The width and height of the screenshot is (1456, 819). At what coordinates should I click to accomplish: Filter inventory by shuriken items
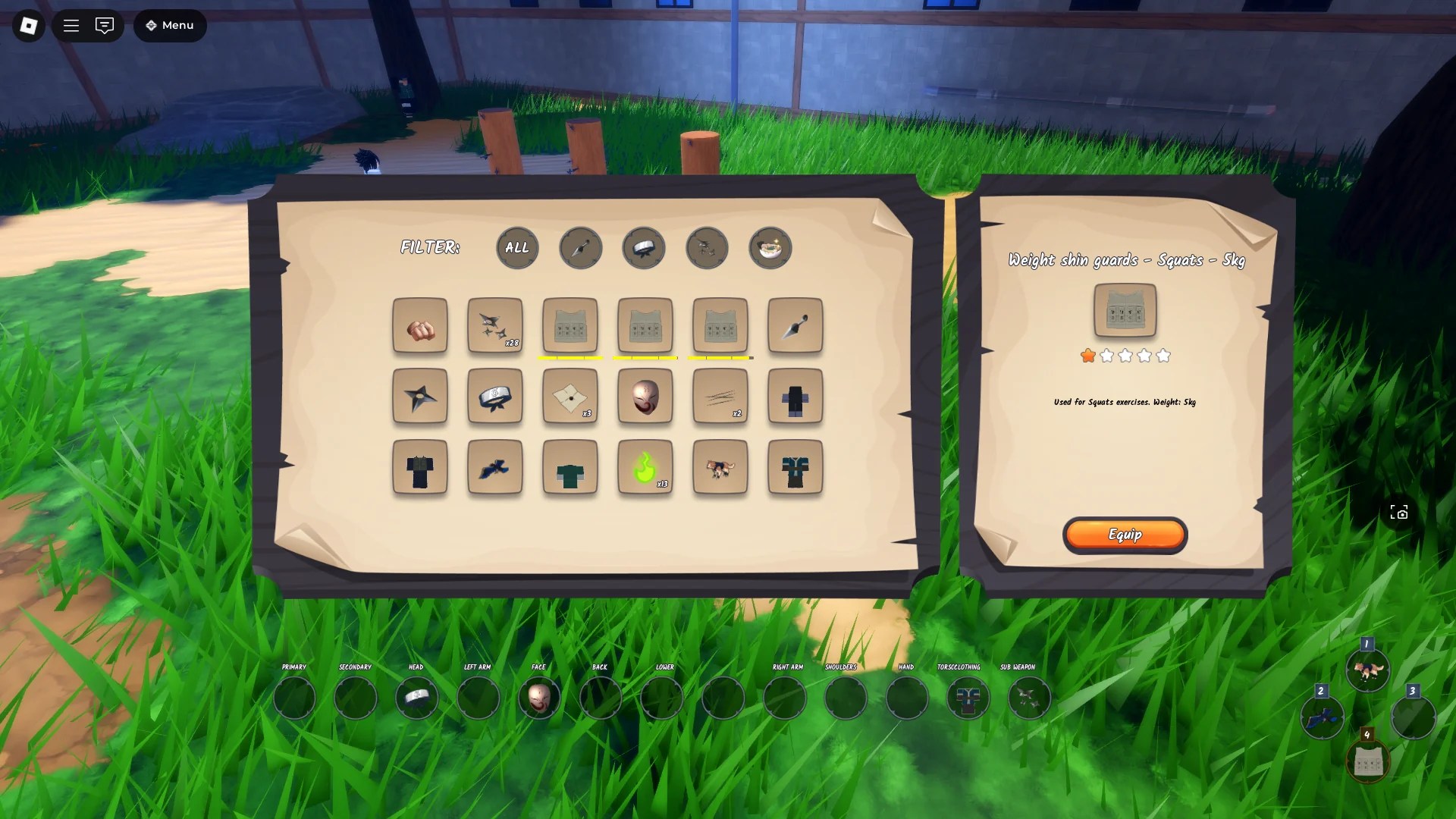[707, 248]
